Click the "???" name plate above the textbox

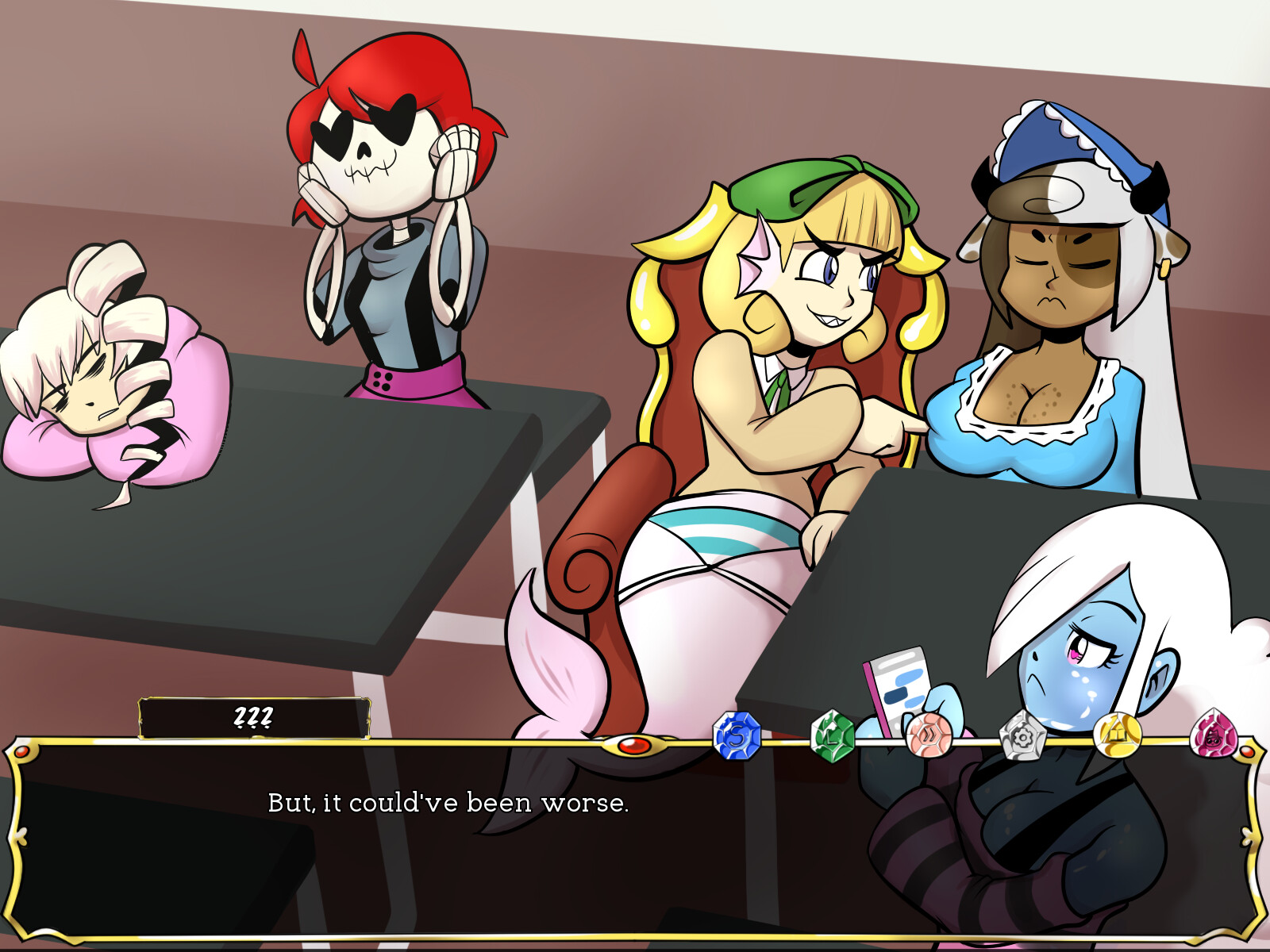point(252,716)
